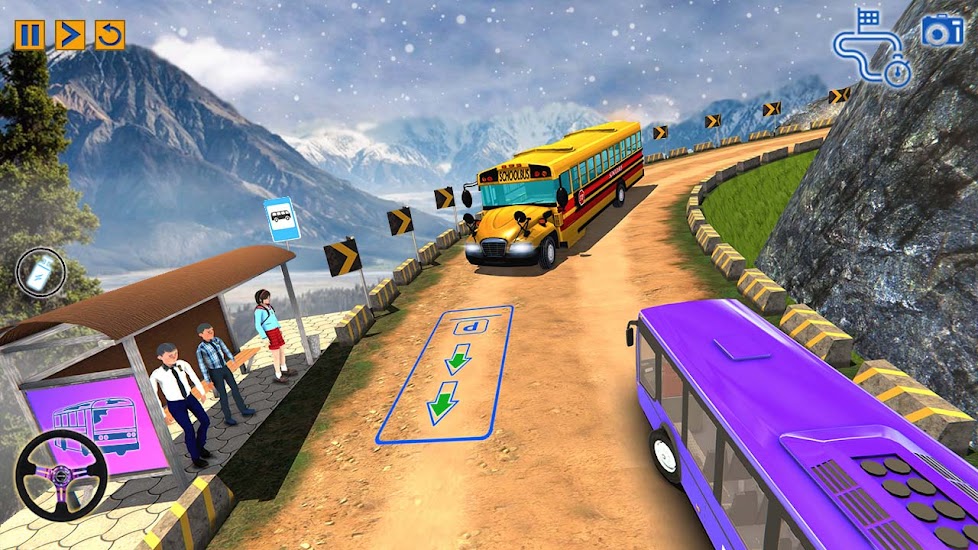Open the route map with flag and stopwatch

(872, 48)
